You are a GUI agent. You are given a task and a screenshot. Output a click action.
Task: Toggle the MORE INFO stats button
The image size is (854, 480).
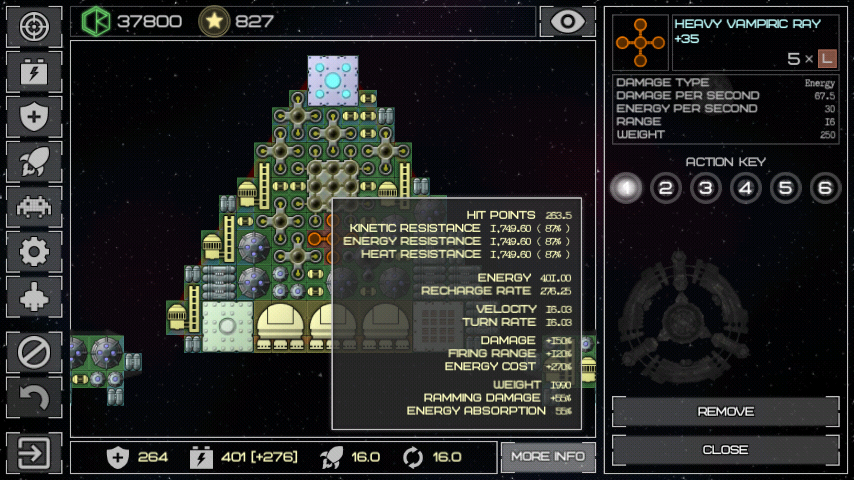pos(548,457)
